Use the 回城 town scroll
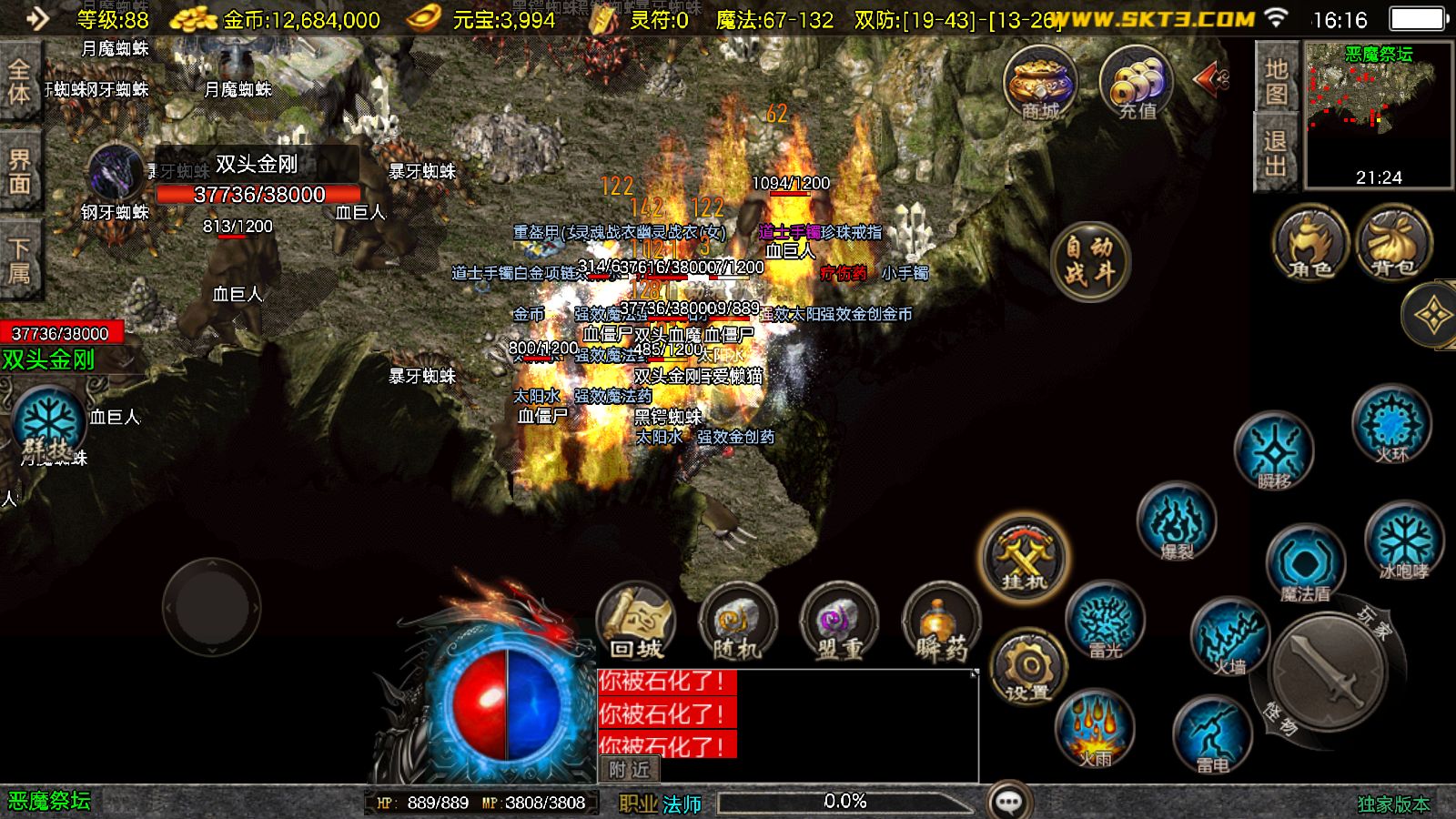Image resolution: width=1456 pixels, height=819 pixels. tap(636, 622)
